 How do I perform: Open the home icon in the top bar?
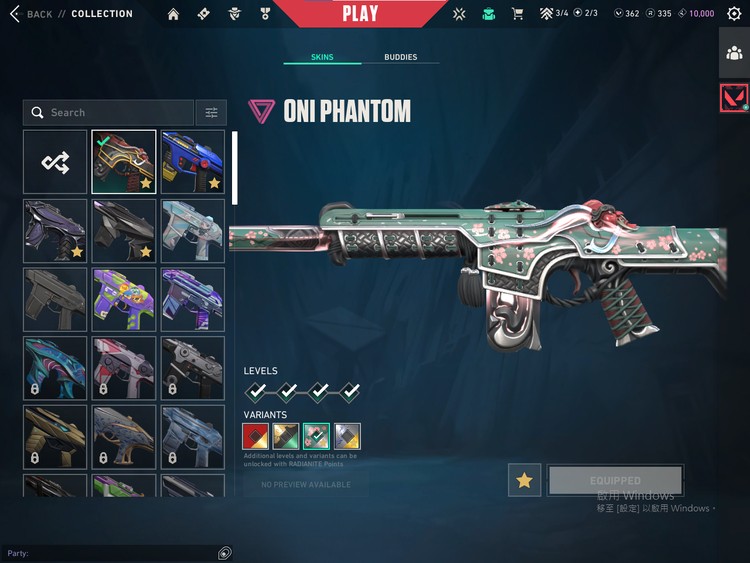click(x=173, y=14)
